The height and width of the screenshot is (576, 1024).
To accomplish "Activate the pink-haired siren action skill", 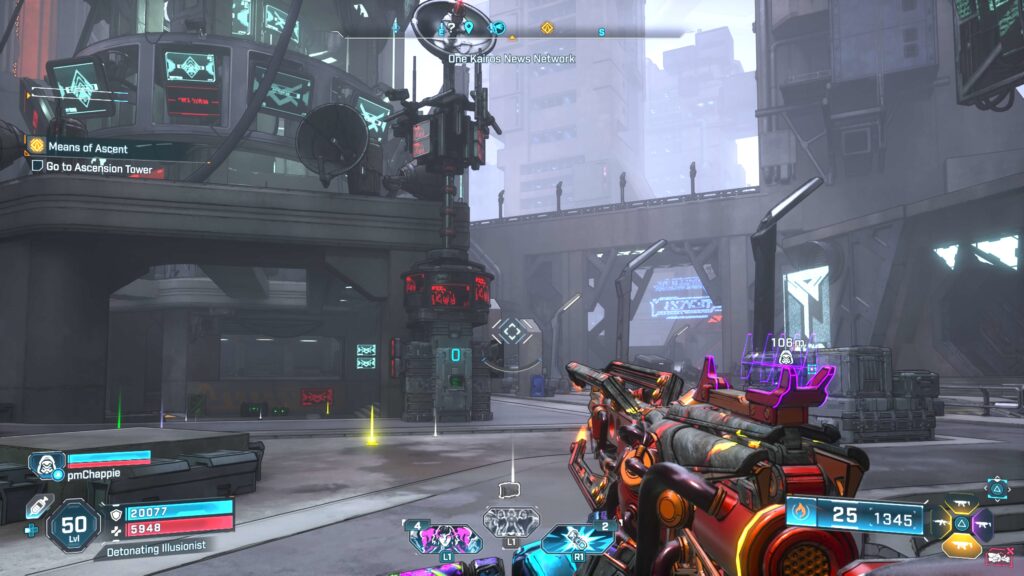I will point(444,538).
